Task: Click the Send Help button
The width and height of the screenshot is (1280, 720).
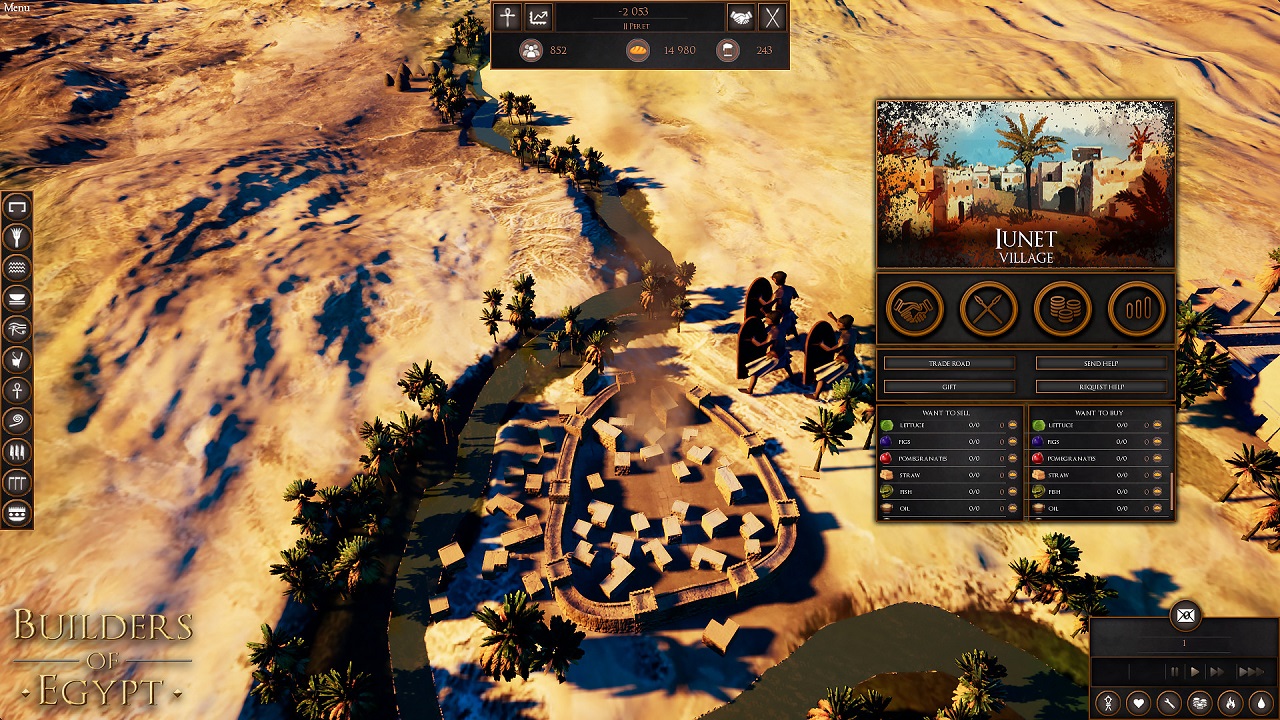Action: coord(1101,363)
